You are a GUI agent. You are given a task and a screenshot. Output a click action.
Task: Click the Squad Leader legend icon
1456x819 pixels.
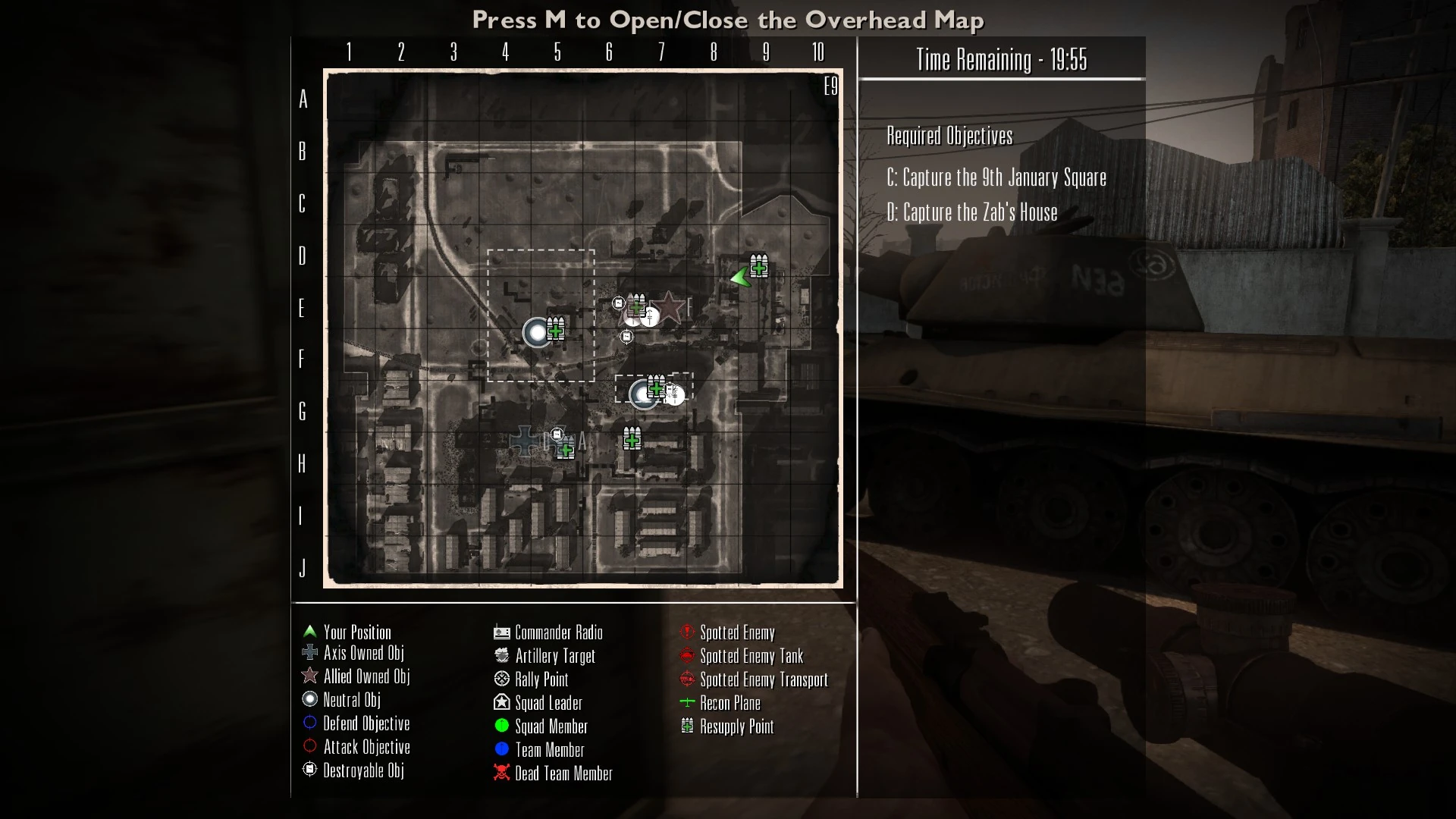[500, 703]
